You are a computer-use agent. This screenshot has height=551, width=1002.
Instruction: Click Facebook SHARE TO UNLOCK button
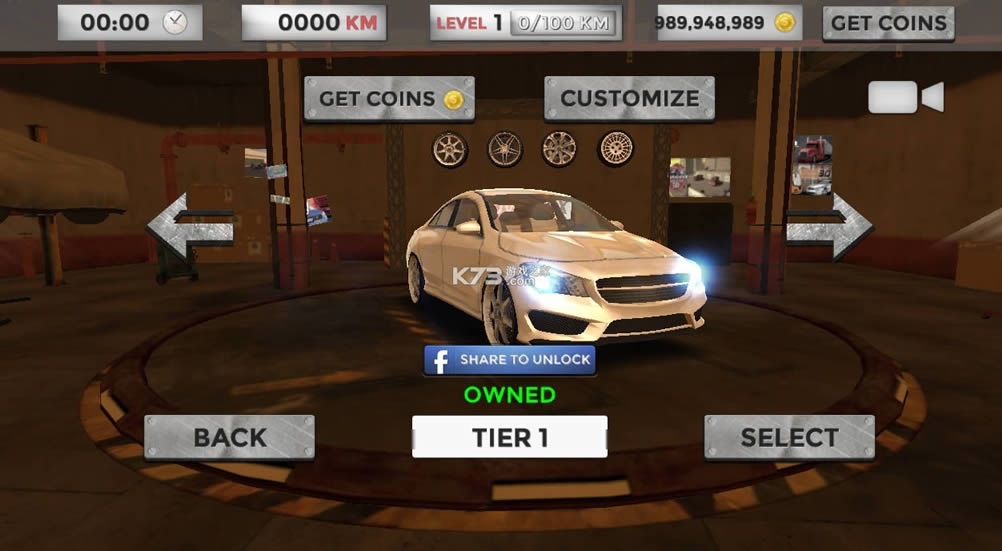510,360
